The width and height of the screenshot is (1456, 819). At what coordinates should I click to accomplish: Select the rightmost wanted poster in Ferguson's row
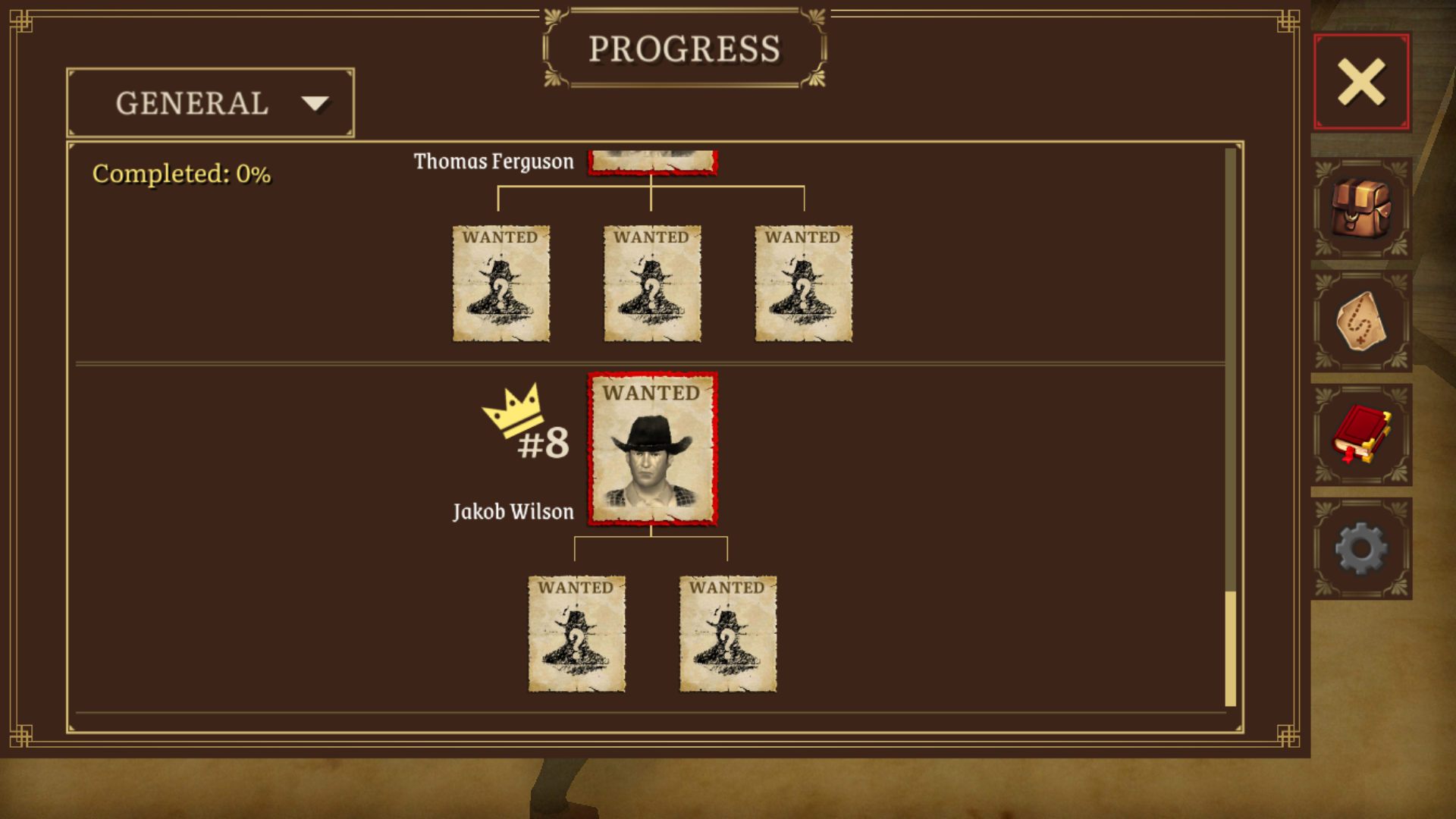pos(802,283)
